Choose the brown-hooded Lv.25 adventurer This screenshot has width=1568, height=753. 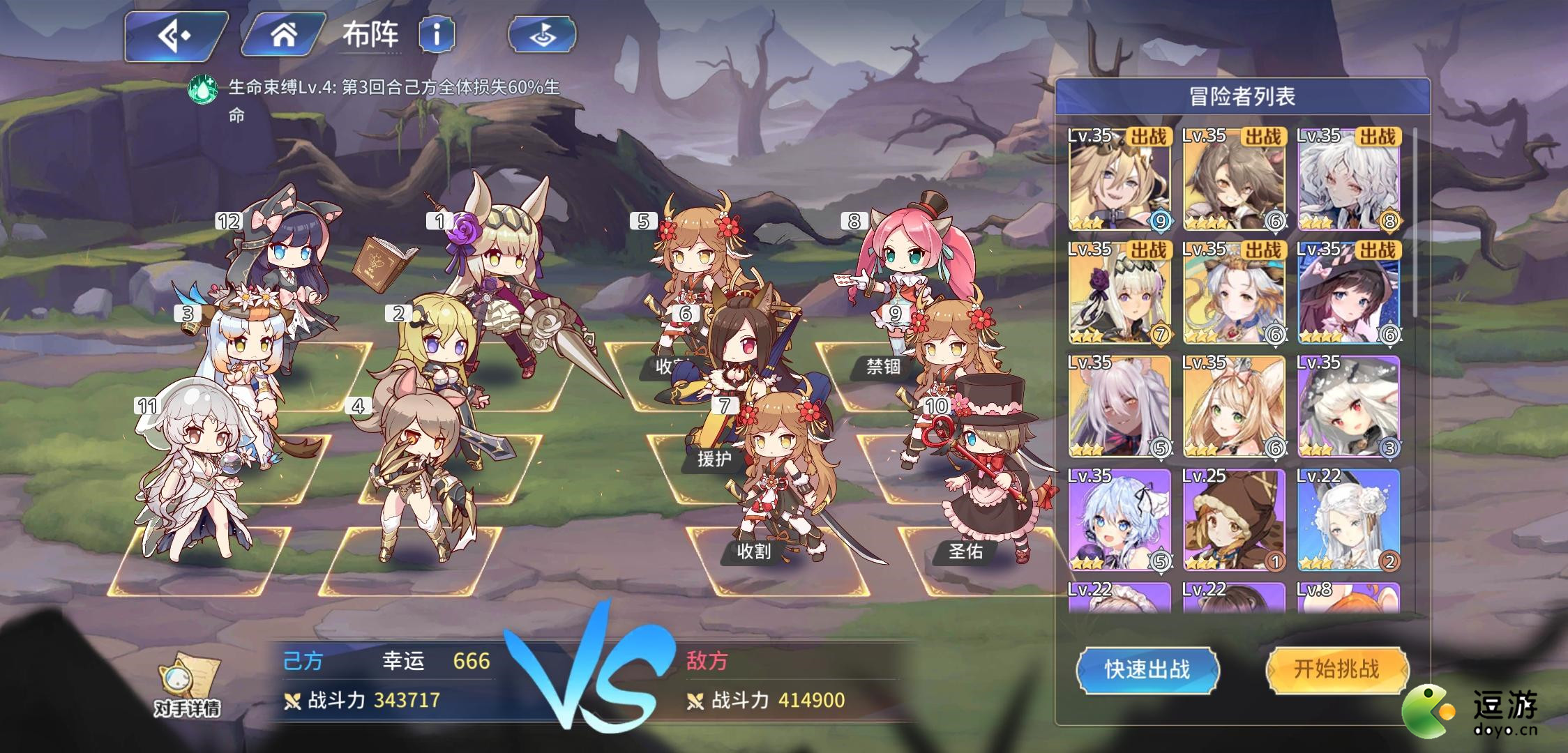[1233, 519]
